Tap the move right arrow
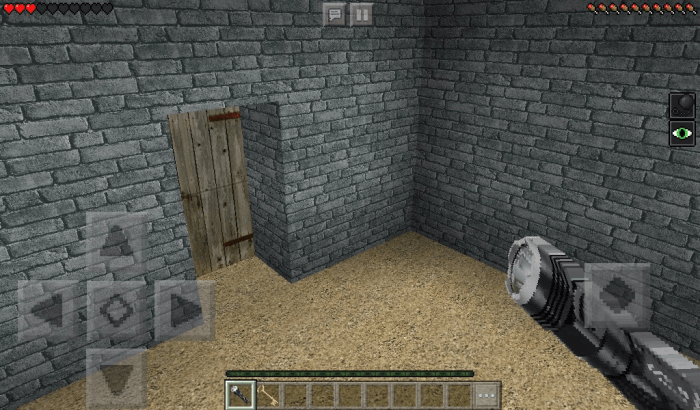This screenshot has width=700, height=410. pos(184,311)
